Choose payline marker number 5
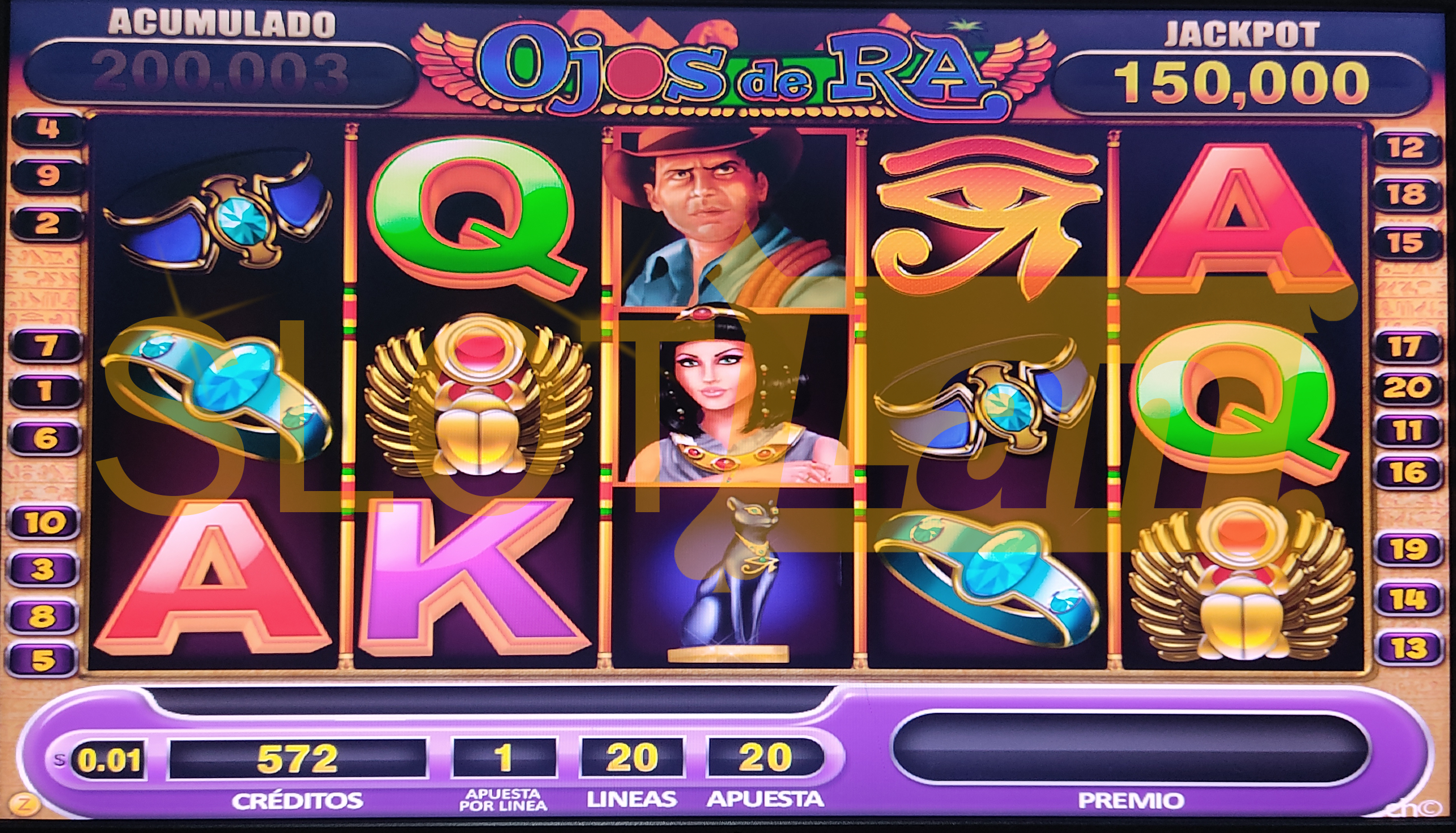Image resolution: width=1456 pixels, height=833 pixels. 42,661
